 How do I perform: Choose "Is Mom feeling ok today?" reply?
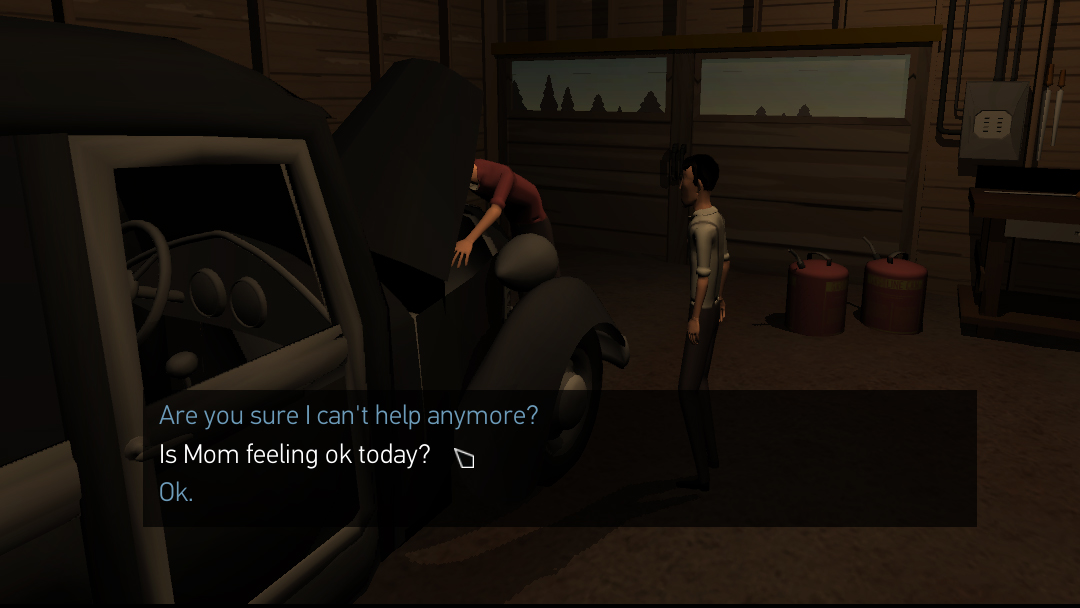[295, 455]
